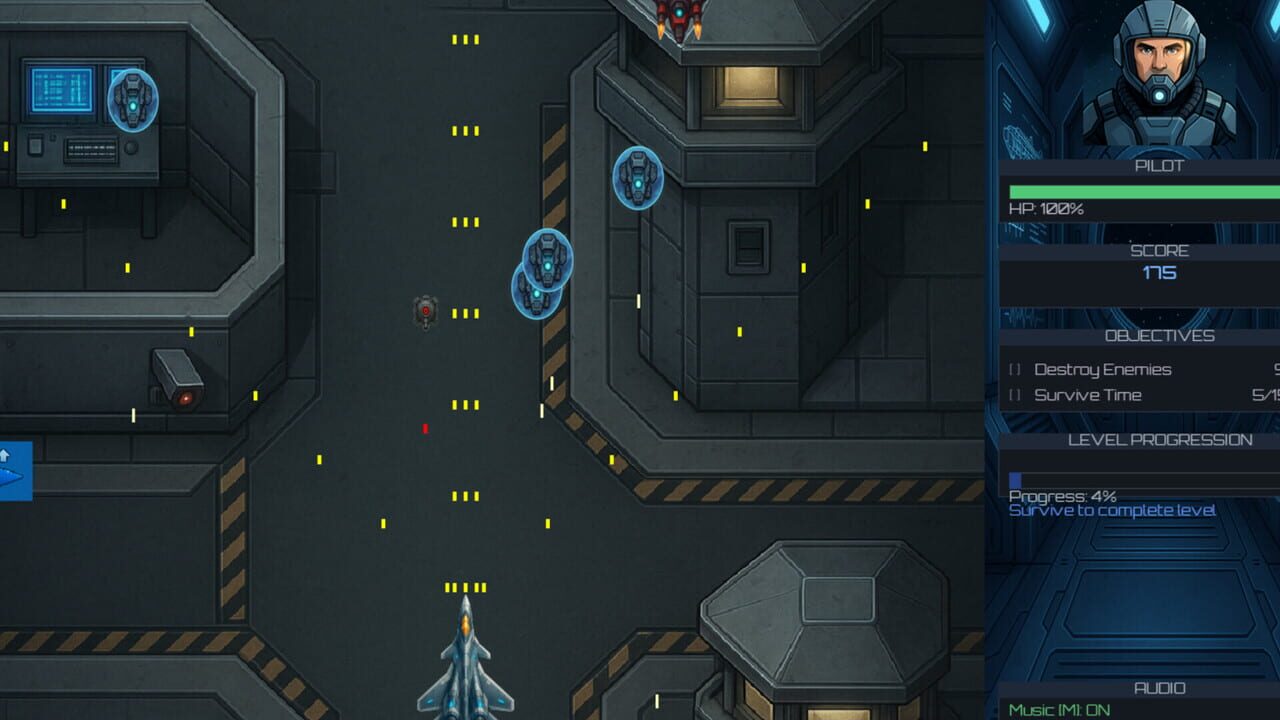Check the Destroy Enemies objective box
The height and width of the screenshot is (720, 1280).
pos(1012,369)
